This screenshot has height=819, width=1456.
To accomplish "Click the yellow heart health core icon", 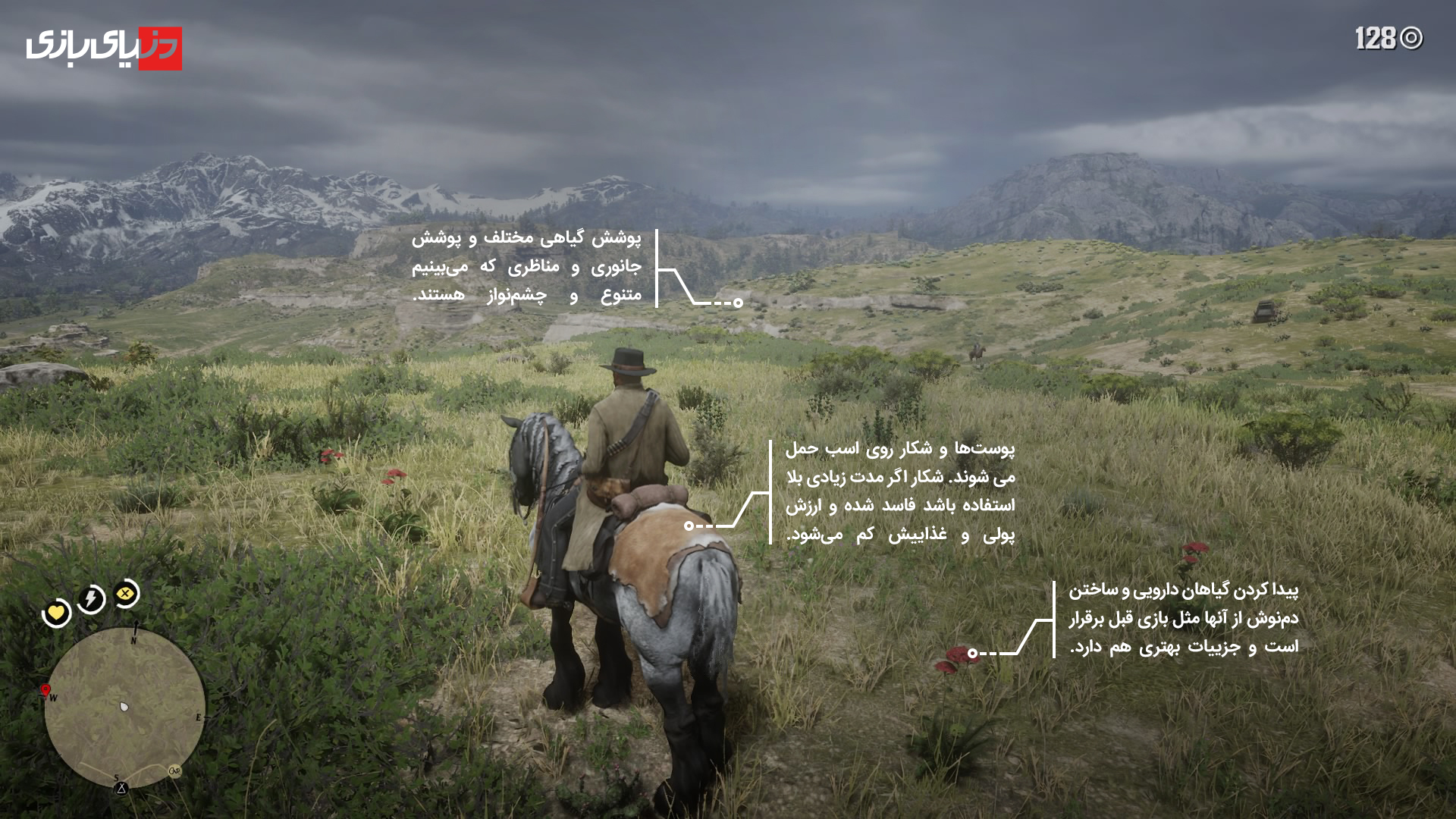I will pos(56,613).
